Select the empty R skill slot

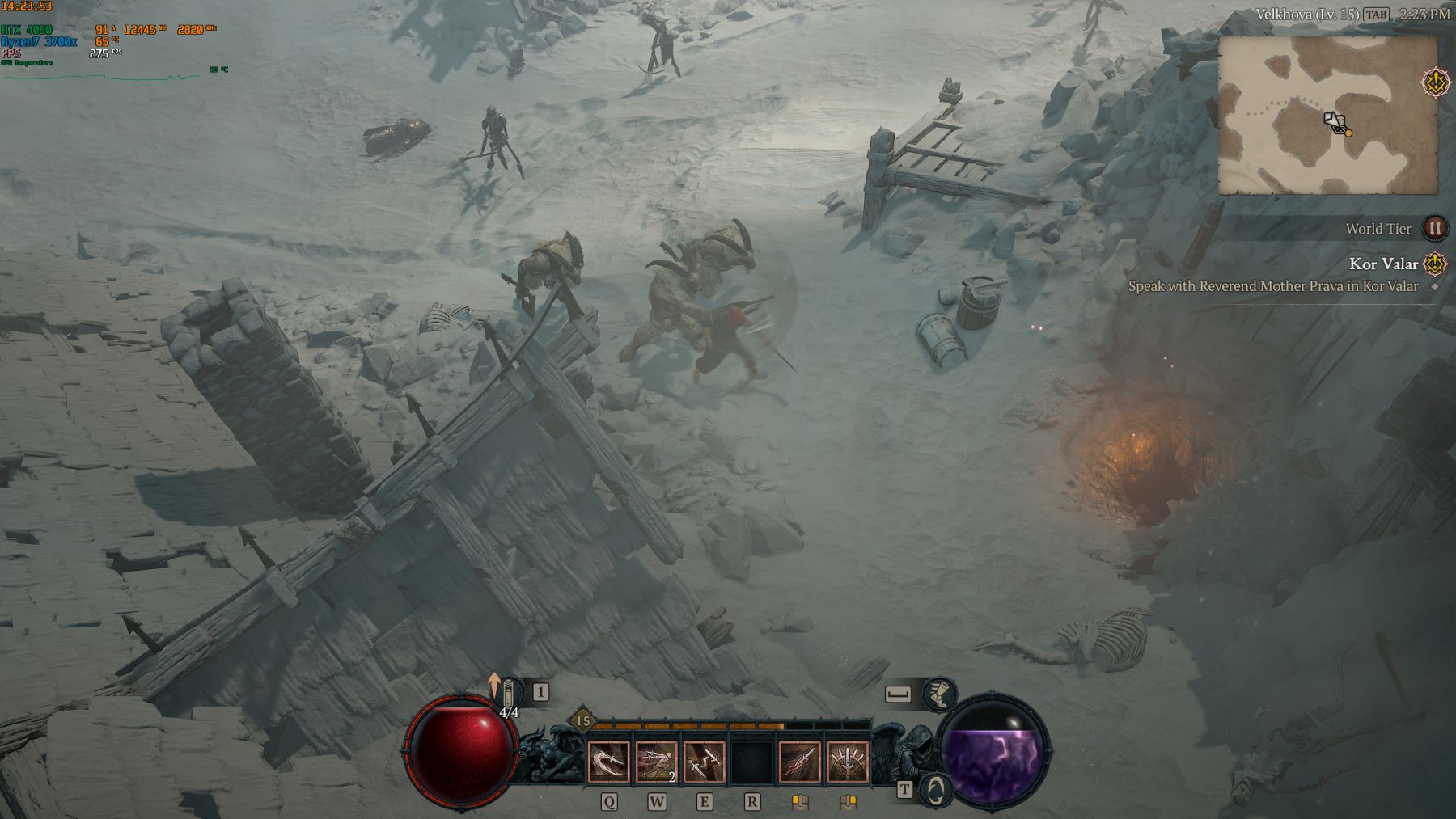[x=751, y=762]
